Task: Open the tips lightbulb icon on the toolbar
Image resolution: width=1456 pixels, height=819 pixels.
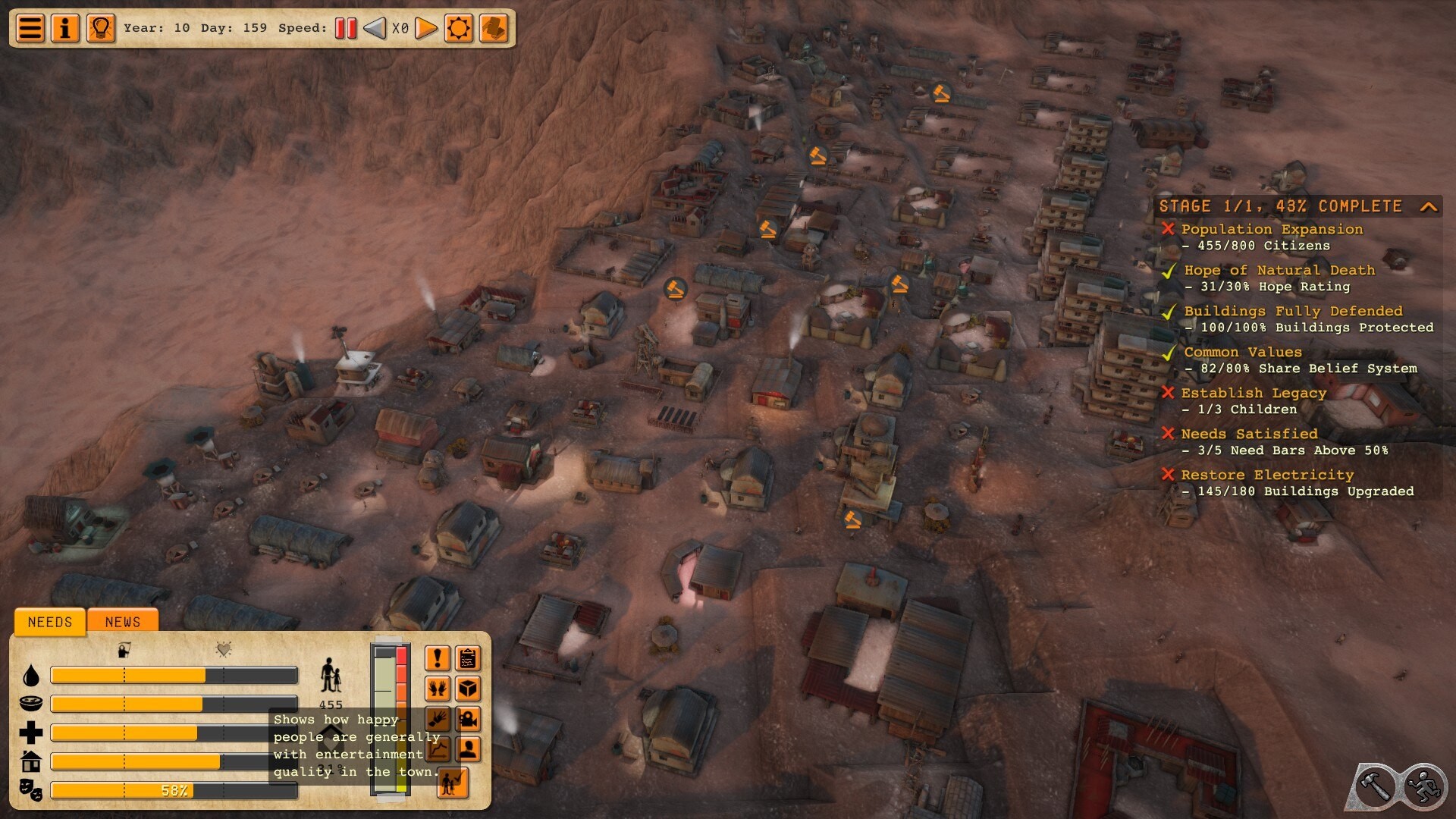Action: 99,28
